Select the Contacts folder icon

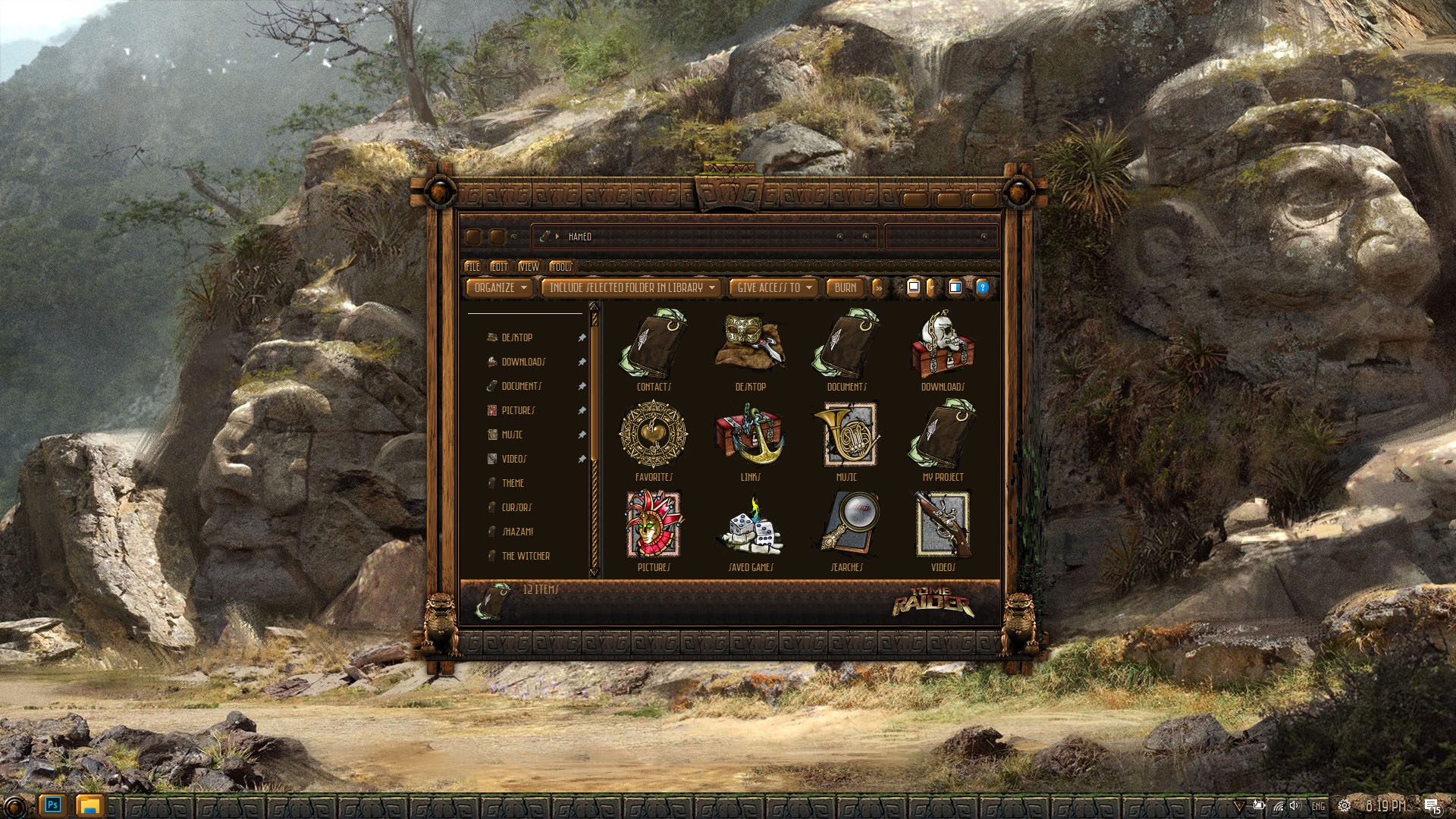click(x=654, y=345)
